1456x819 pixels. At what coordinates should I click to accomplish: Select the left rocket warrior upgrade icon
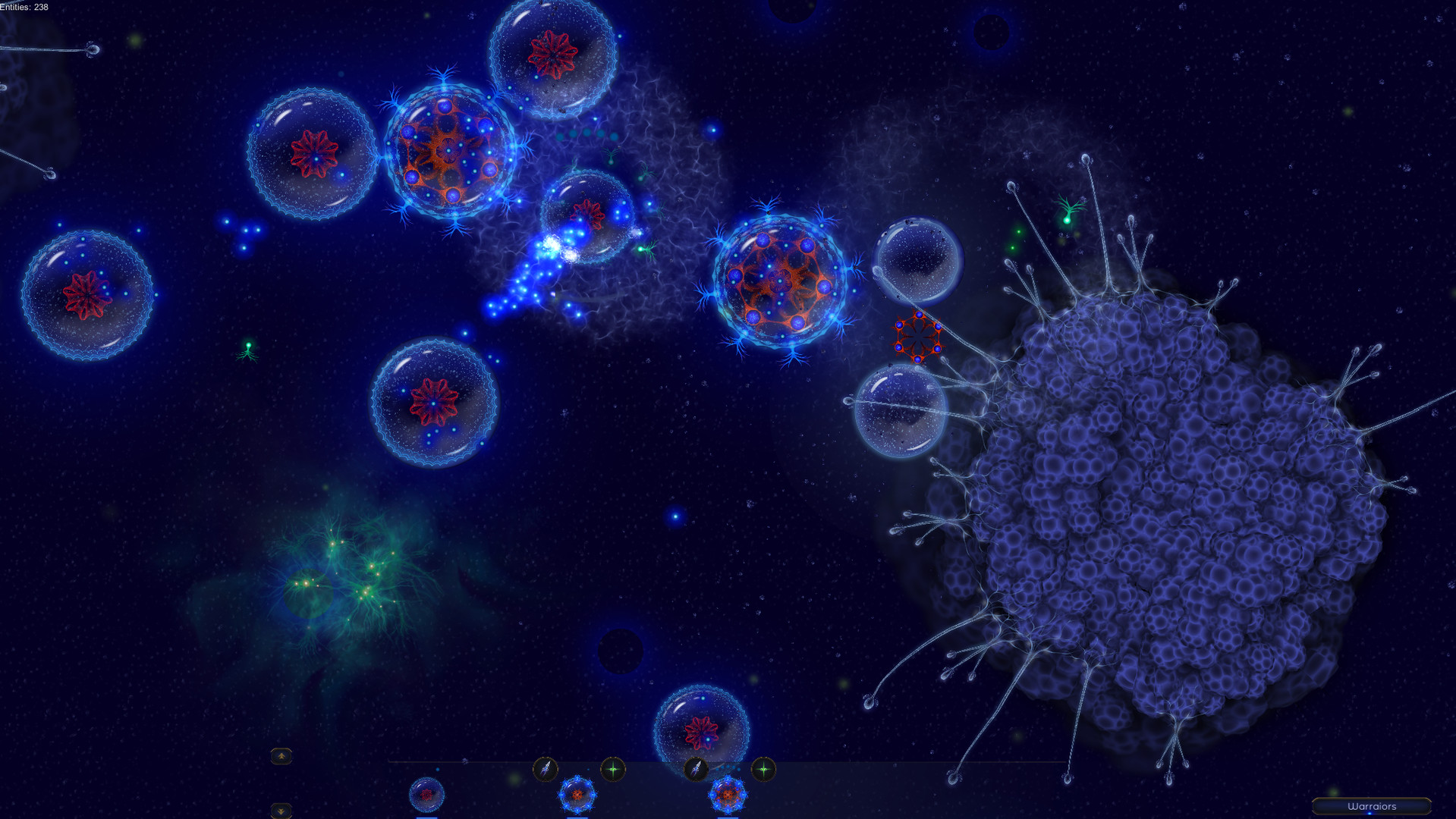(546, 768)
